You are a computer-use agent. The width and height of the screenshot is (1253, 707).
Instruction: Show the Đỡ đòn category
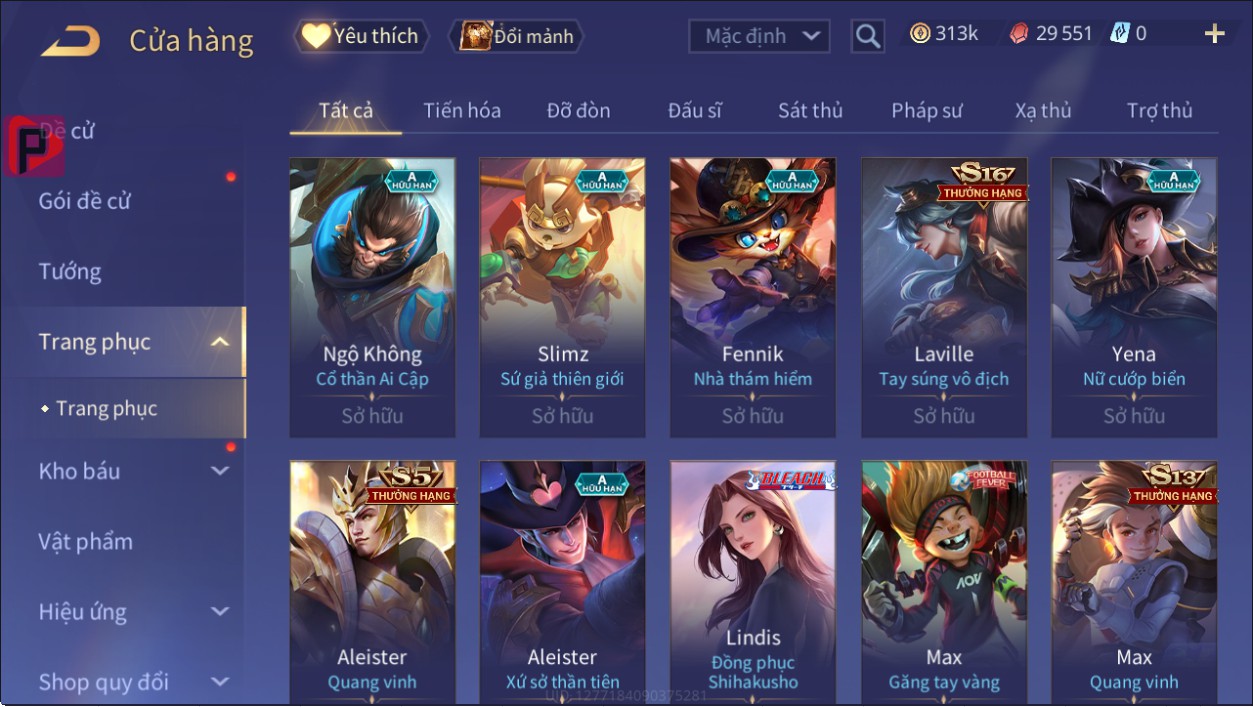tap(578, 111)
